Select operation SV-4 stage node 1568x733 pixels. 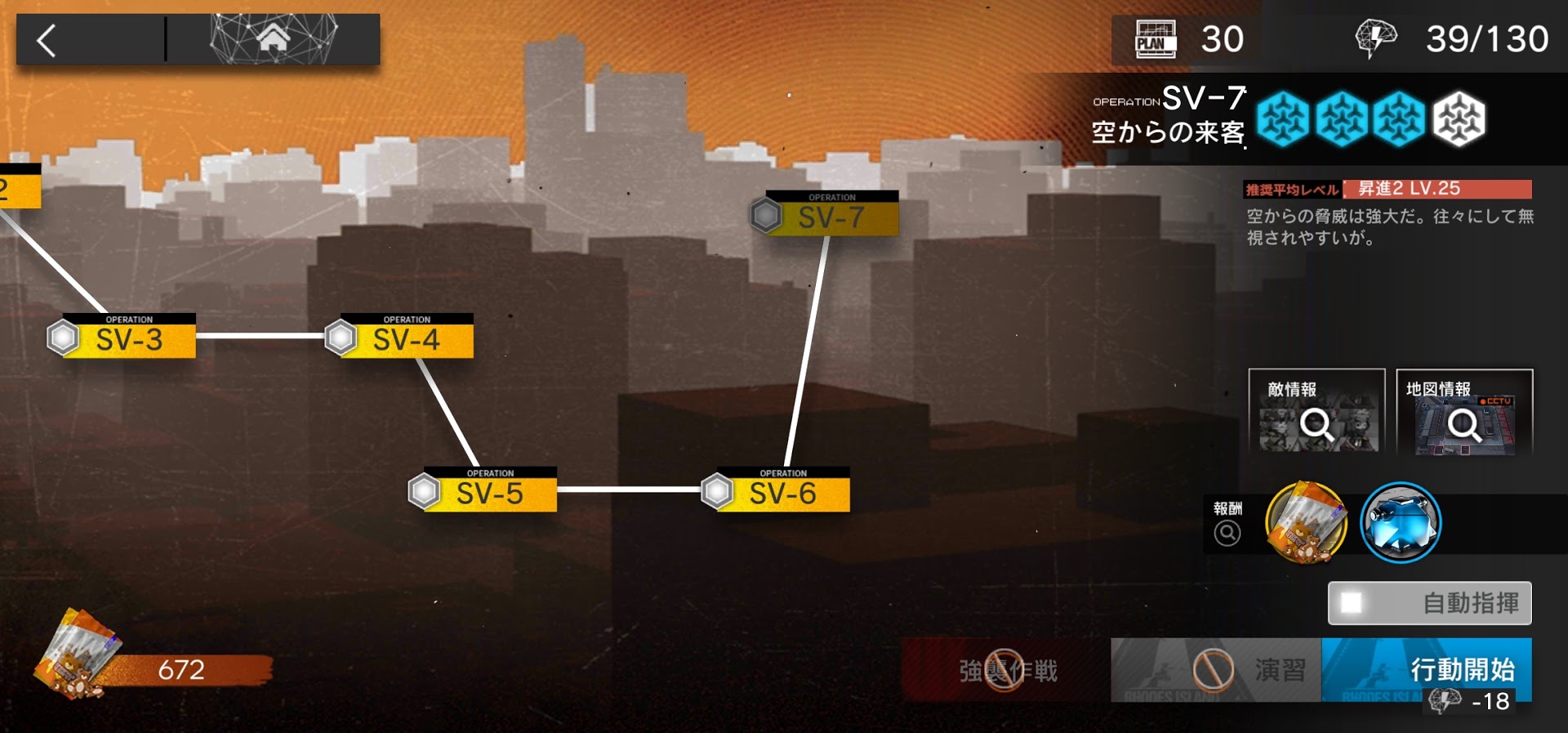[x=406, y=337]
